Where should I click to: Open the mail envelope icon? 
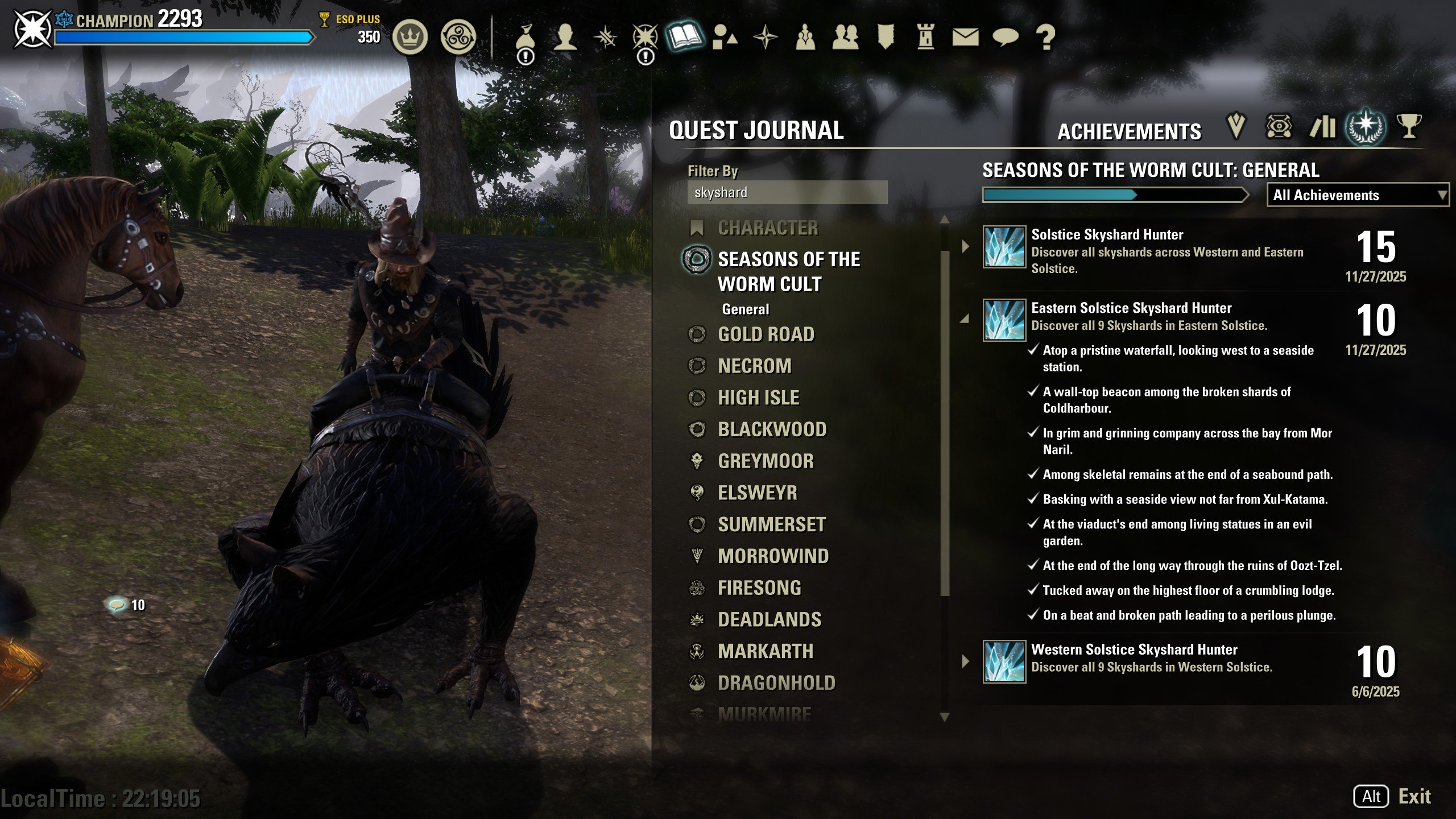(965, 38)
